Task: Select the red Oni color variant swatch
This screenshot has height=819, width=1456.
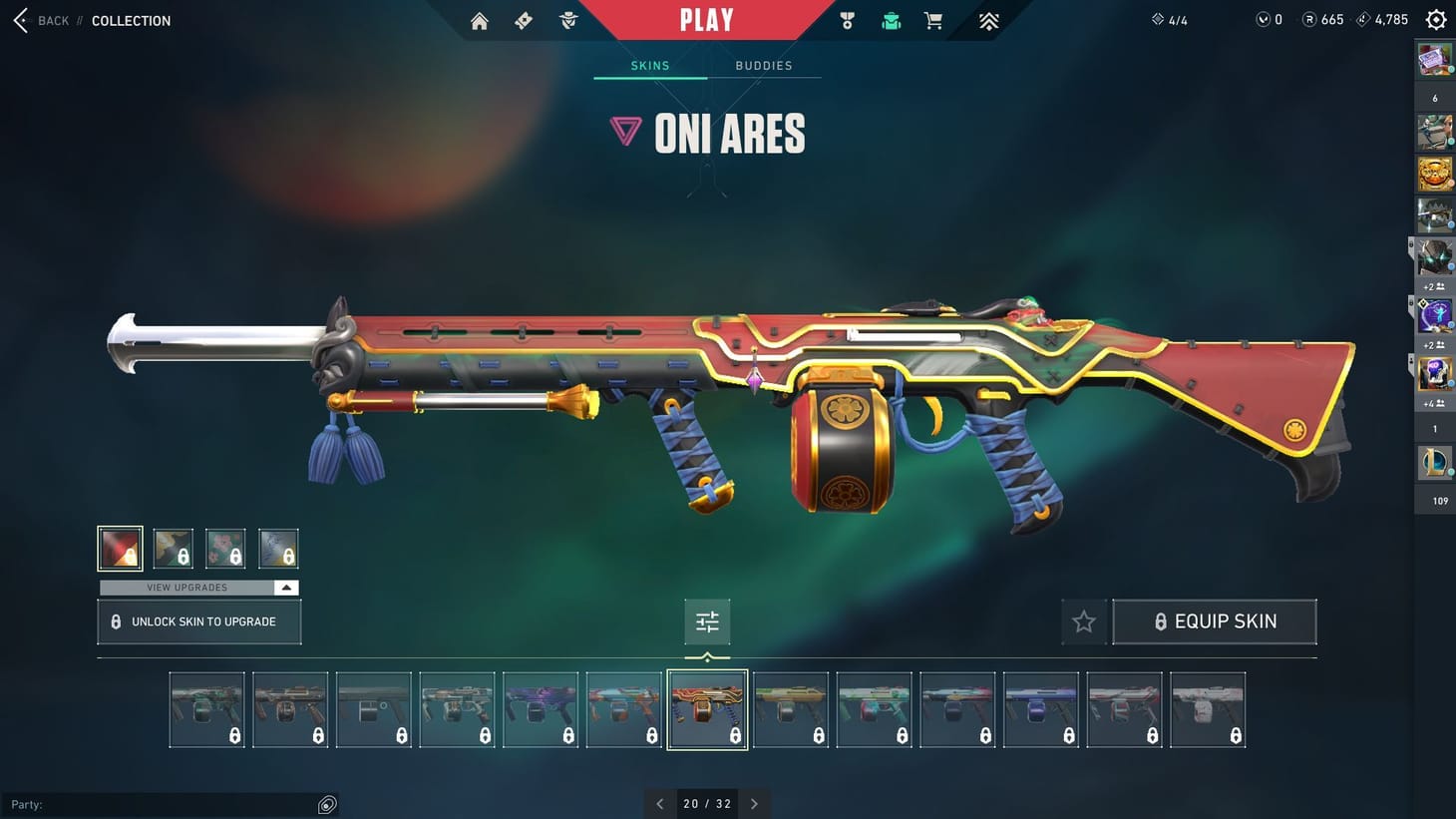Action: point(120,548)
